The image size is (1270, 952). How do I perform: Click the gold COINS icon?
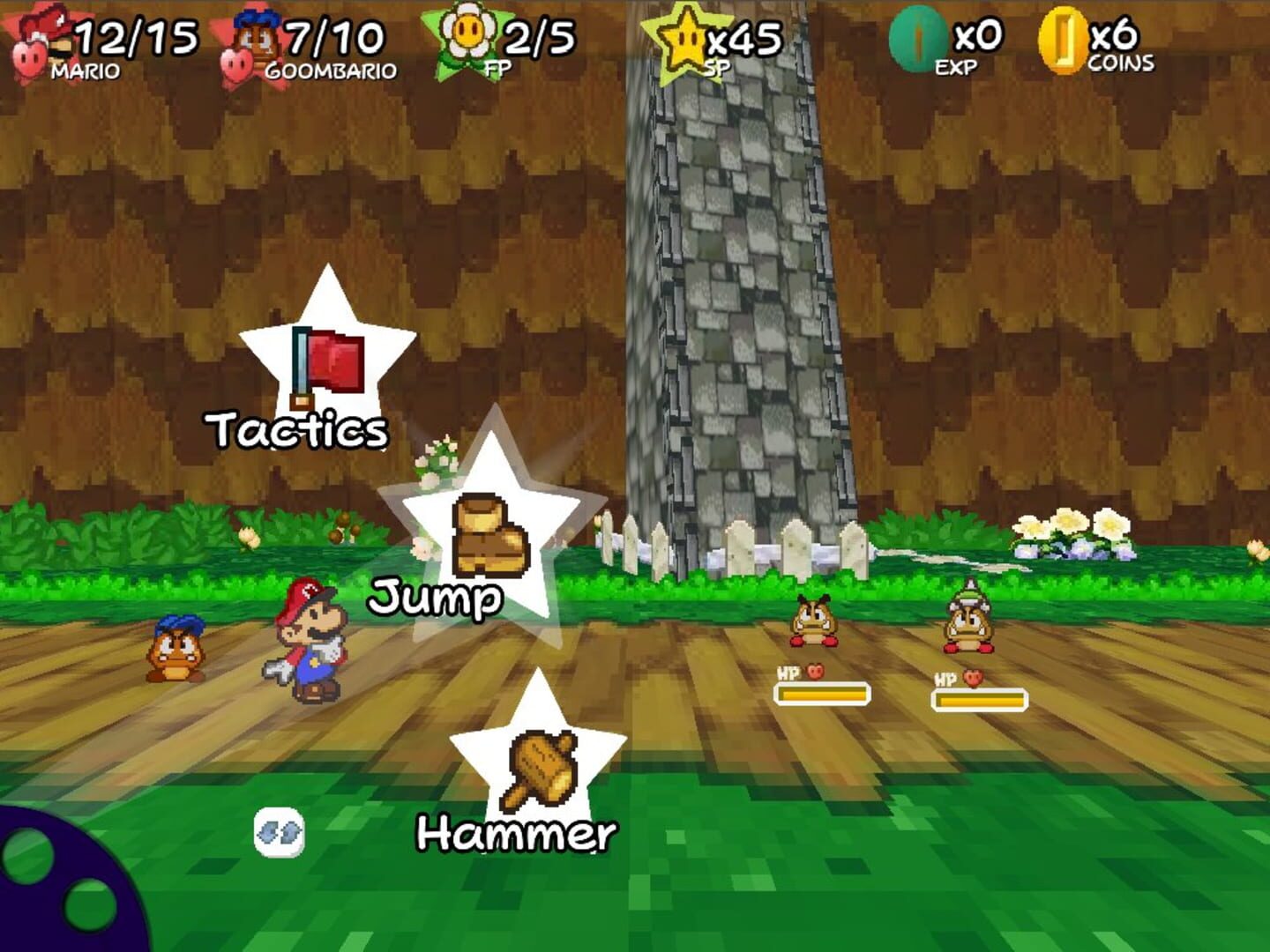click(x=1063, y=40)
